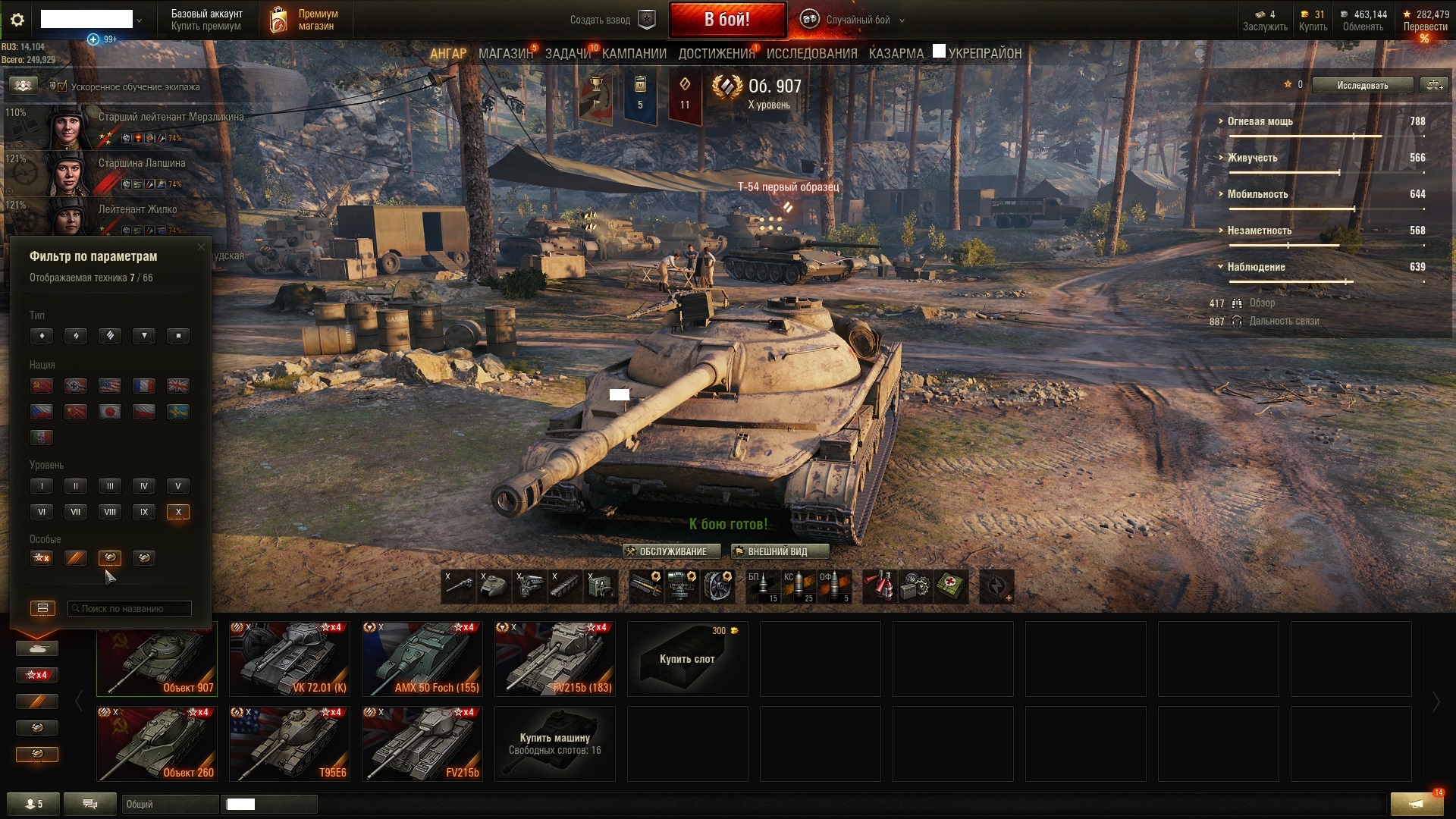
Task: Click the Создать взвод button
Action: click(x=611, y=20)
